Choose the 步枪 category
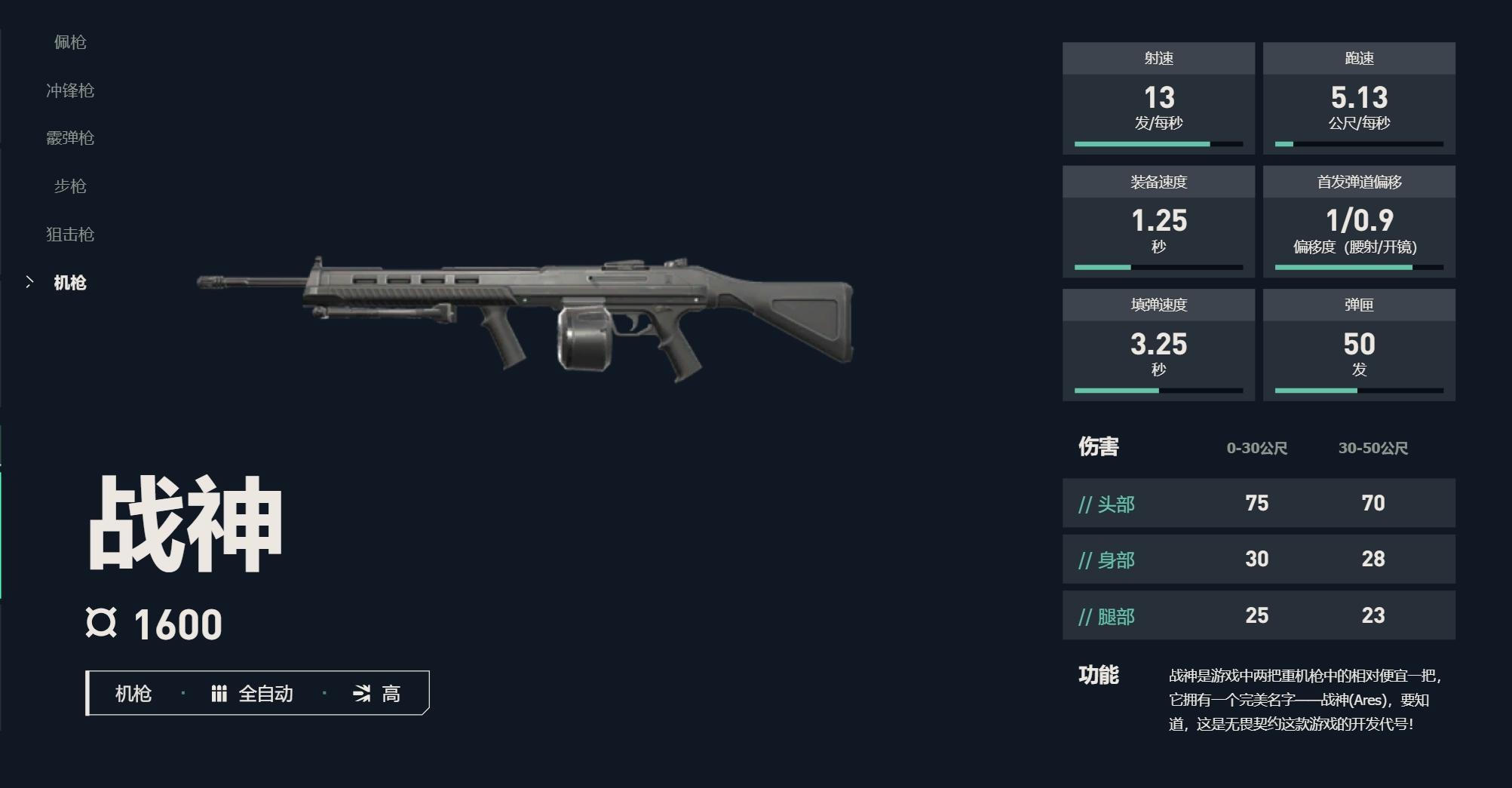 point(70,186)
